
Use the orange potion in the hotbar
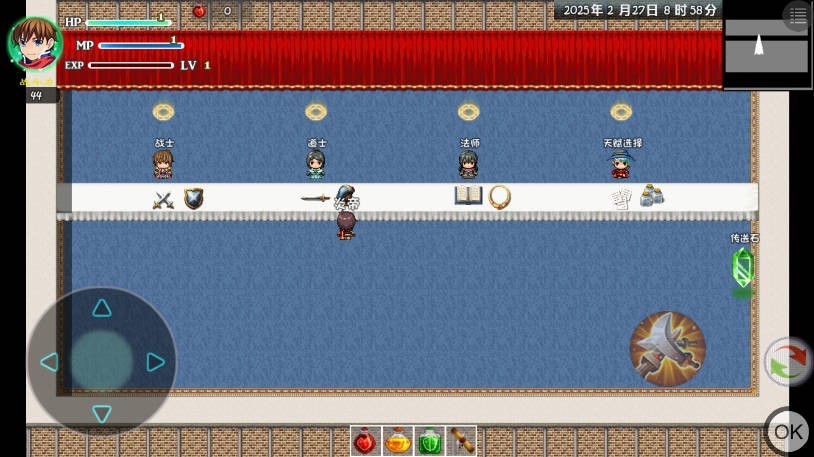398,441
